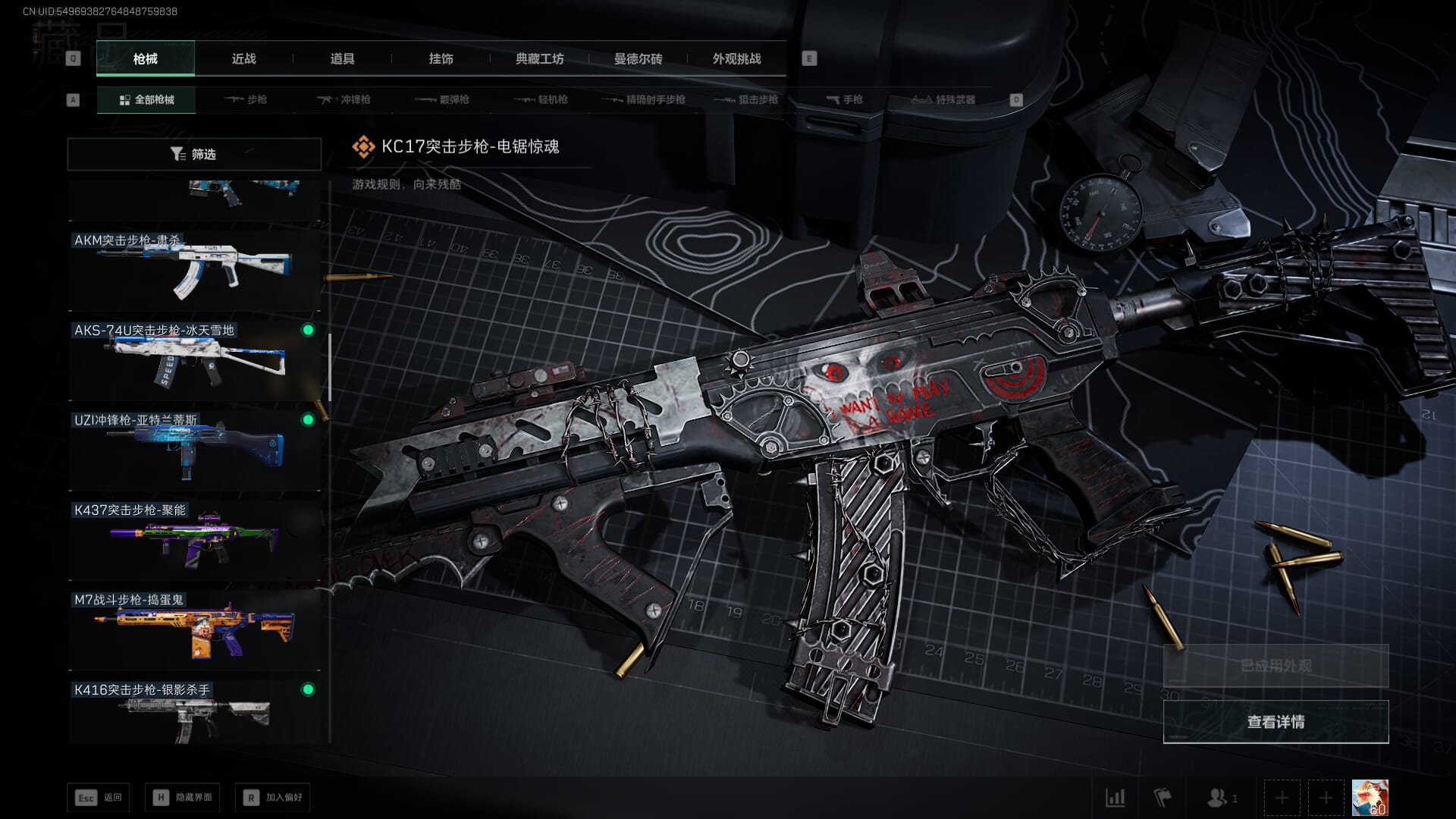Click 查看详情 to view details
The height and width of the screenshot is (819, 1456).
[x=1276, y=721]
